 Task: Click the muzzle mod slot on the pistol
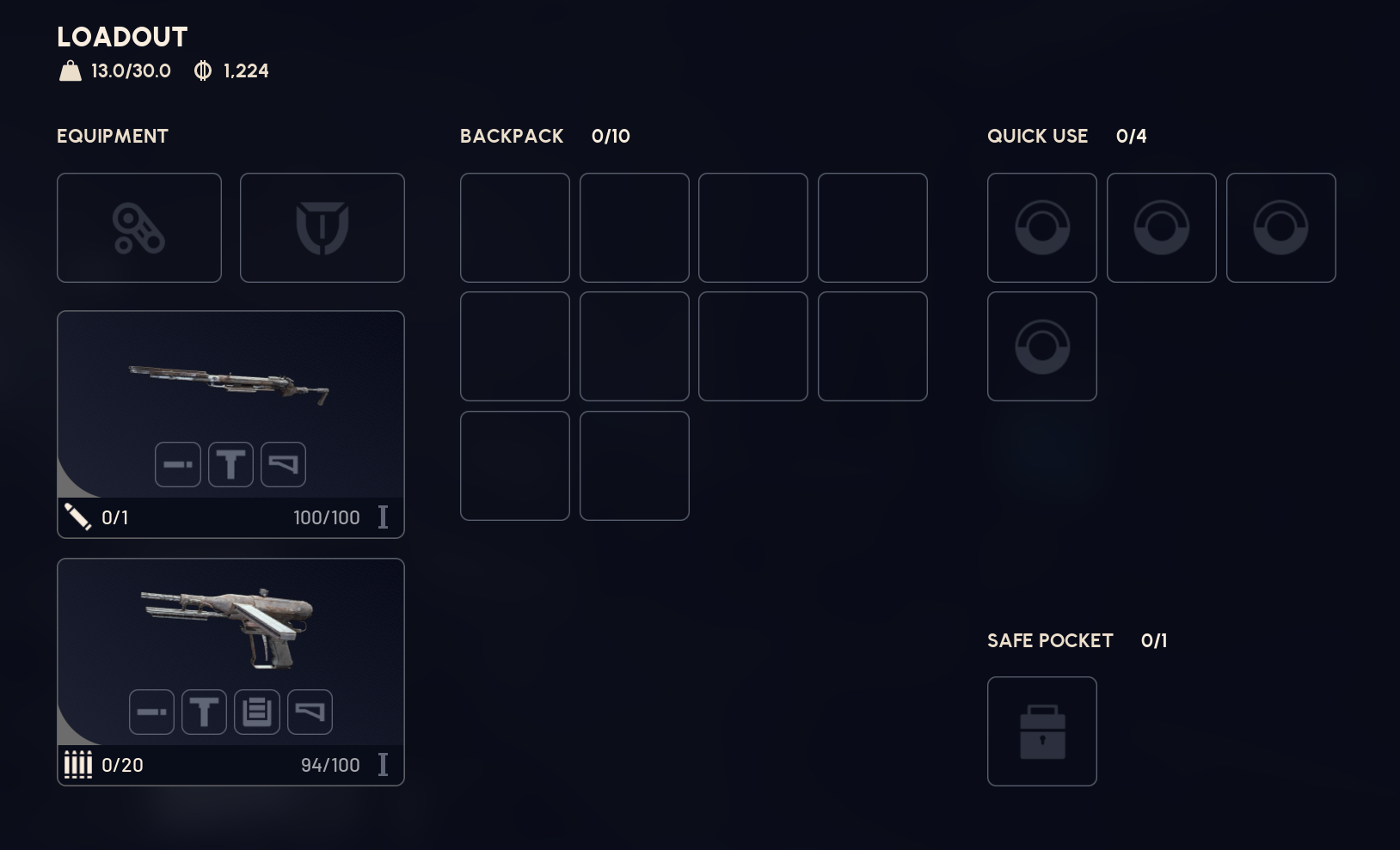coord(151,711)
